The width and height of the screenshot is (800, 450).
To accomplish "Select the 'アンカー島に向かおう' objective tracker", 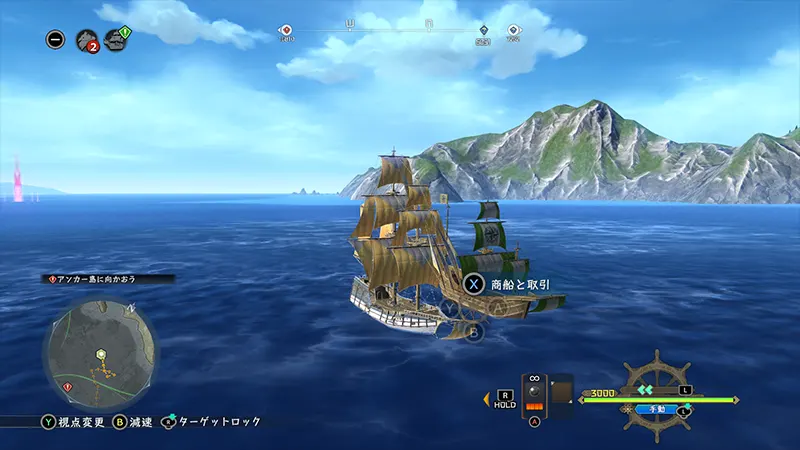I will [110, 279].
